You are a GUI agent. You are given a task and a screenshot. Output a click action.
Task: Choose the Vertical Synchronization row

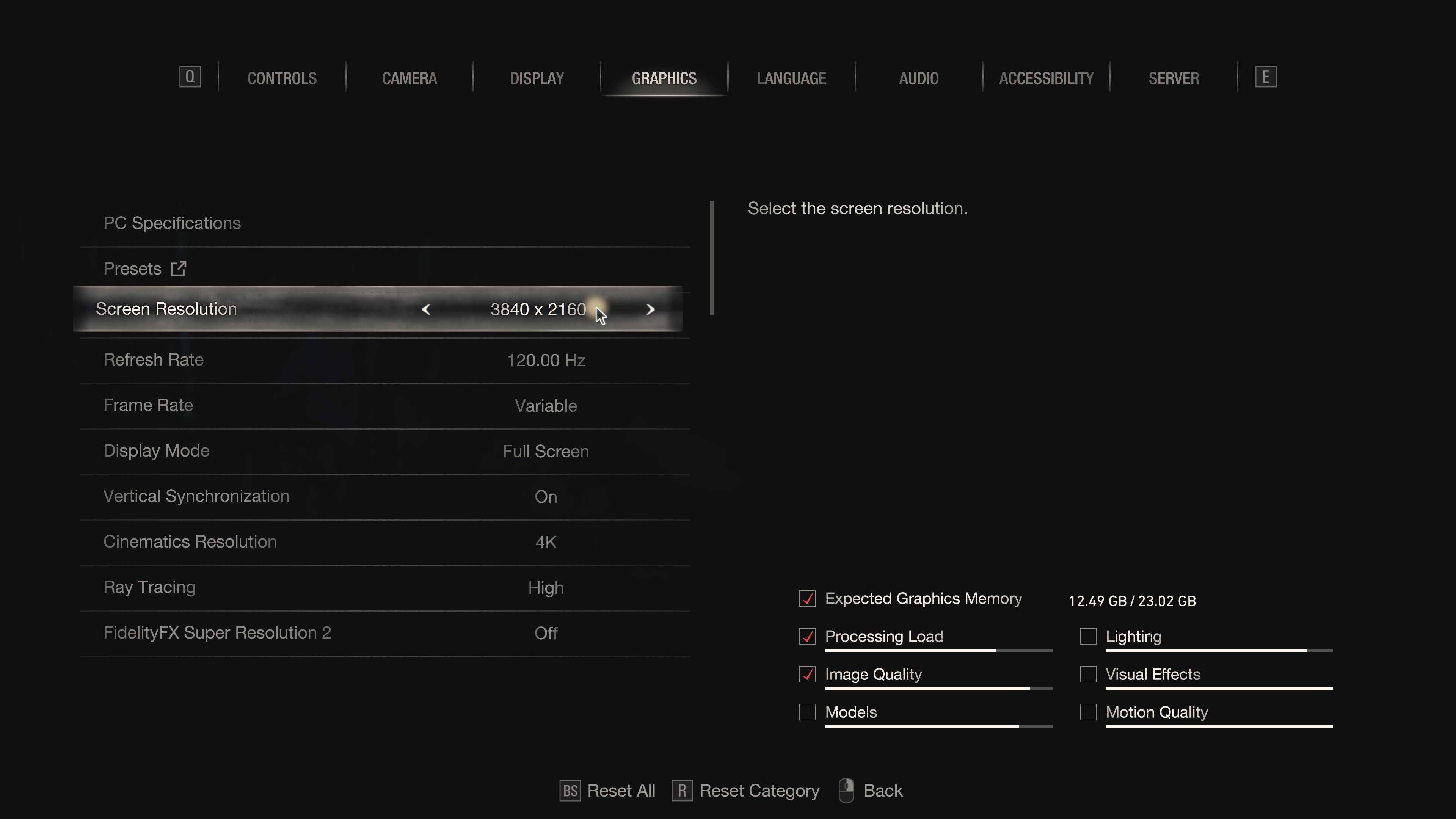(384, 496)
